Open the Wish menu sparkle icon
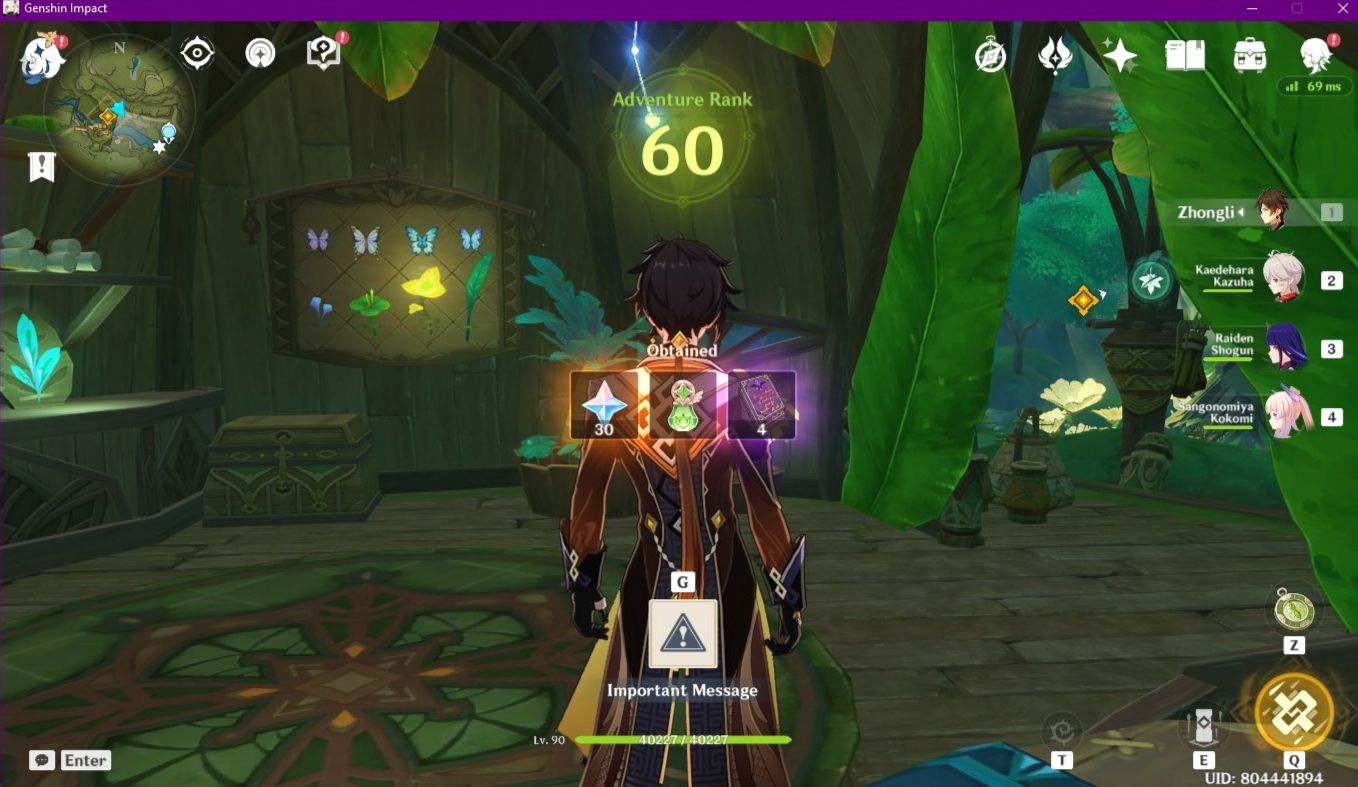 coord(1119,55)
